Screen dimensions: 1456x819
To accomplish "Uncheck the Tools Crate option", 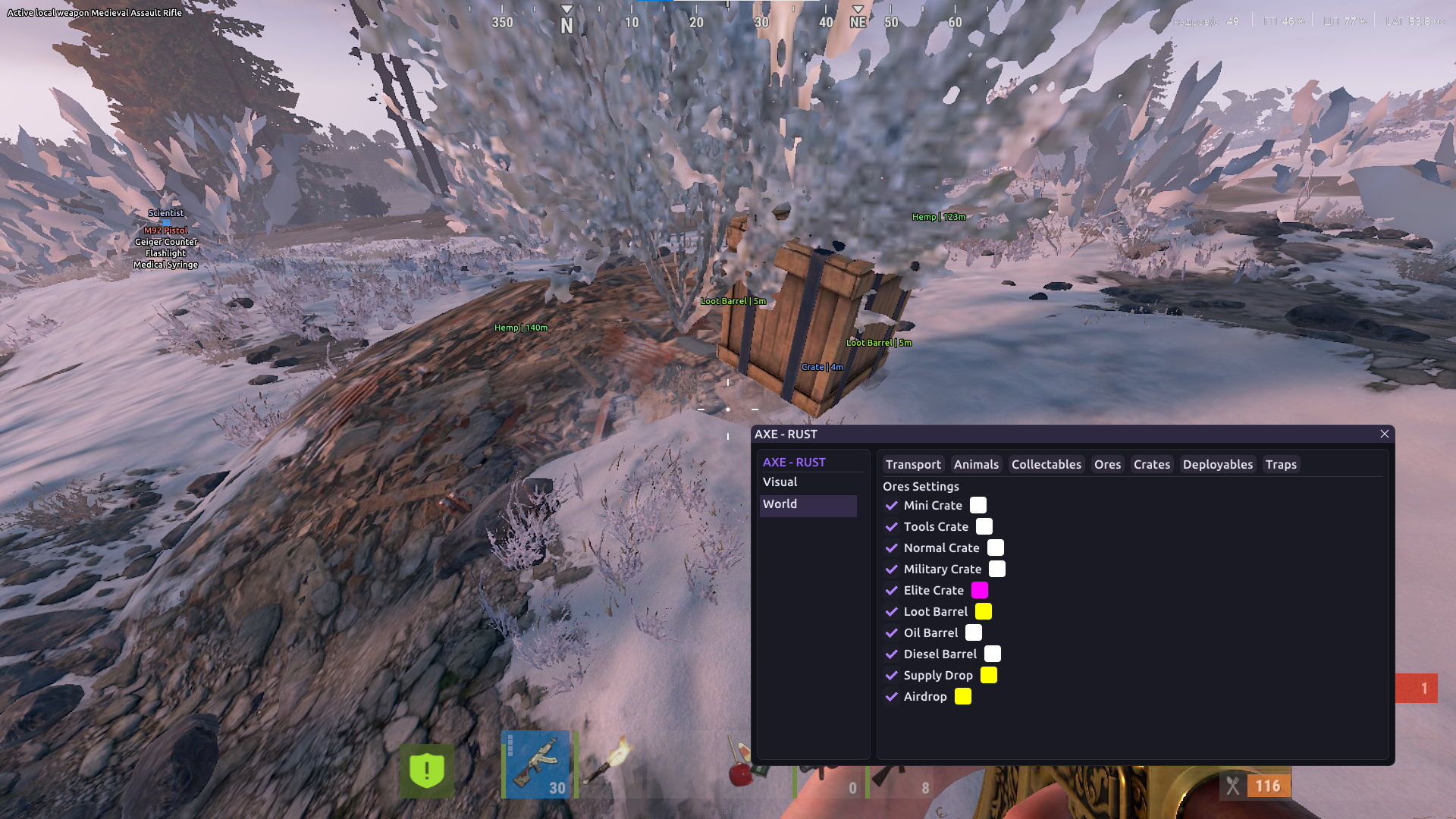I will click(x=892, y=527).
